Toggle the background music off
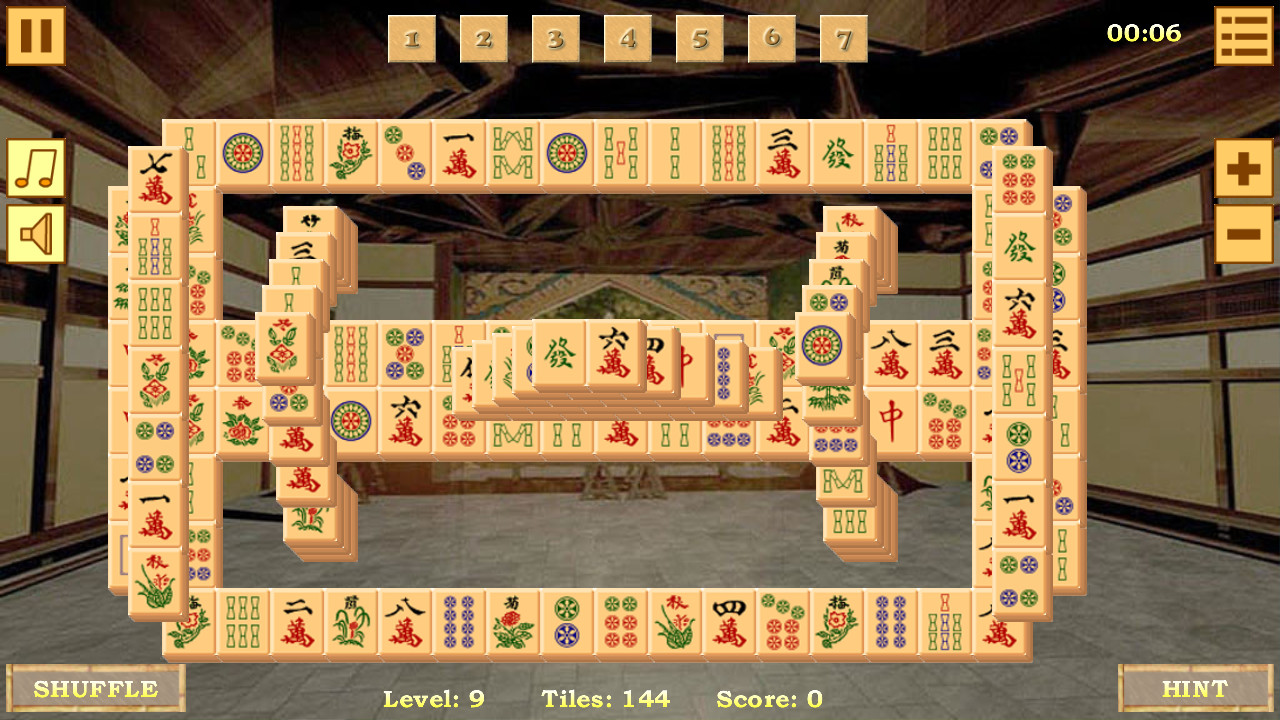Screen dimensions: 1280x720 pos(36,166)
